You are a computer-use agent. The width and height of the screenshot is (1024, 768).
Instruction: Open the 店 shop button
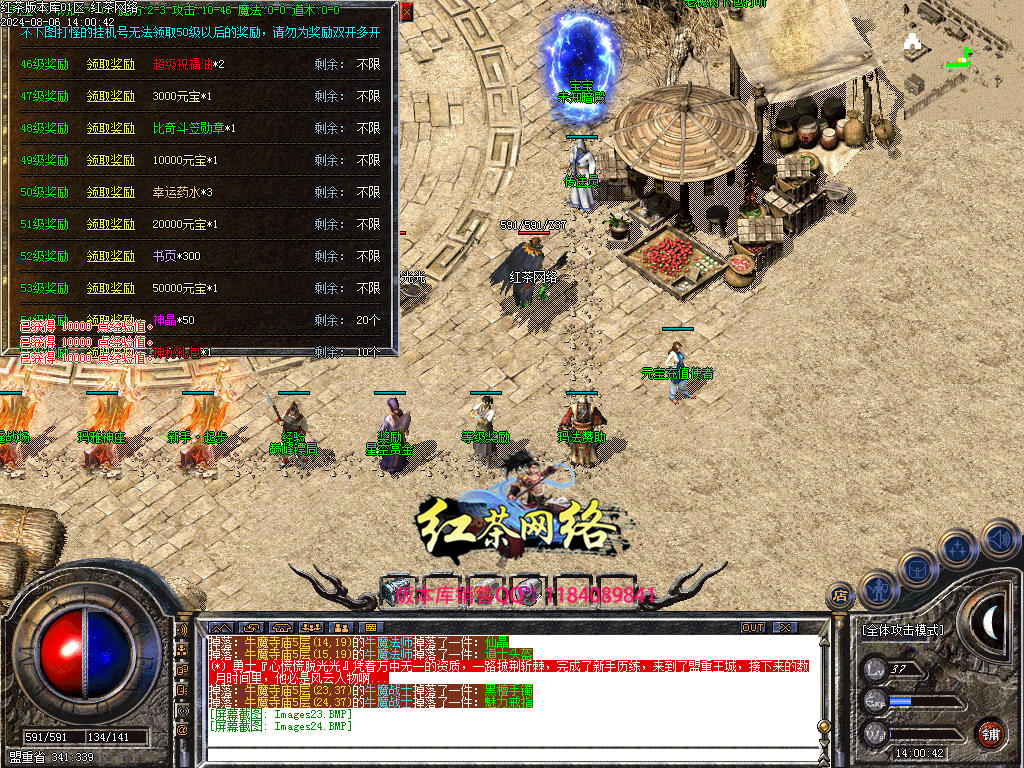[x=839, y=596]
